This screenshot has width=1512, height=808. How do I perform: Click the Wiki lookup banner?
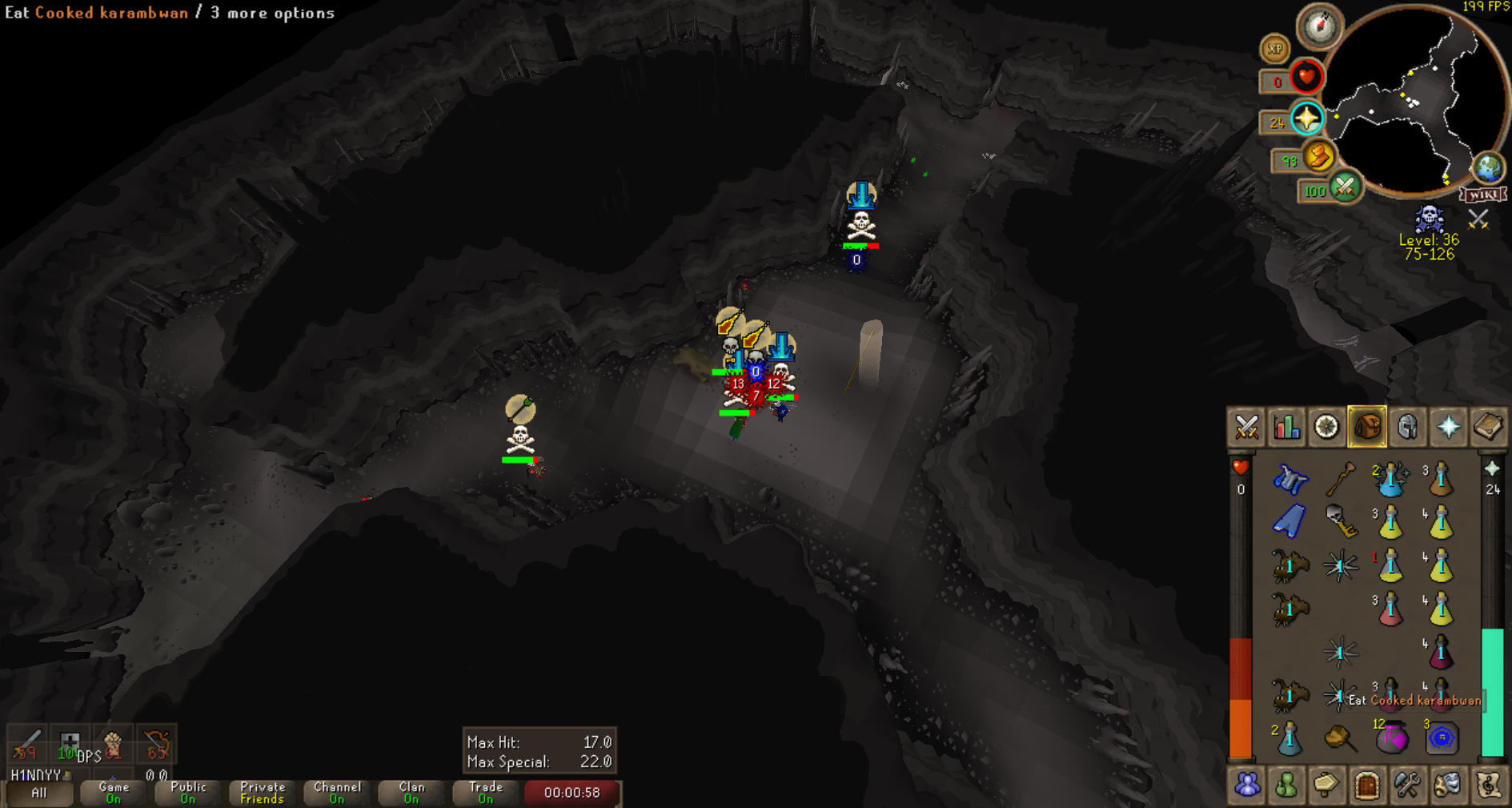click(1482, 195)
